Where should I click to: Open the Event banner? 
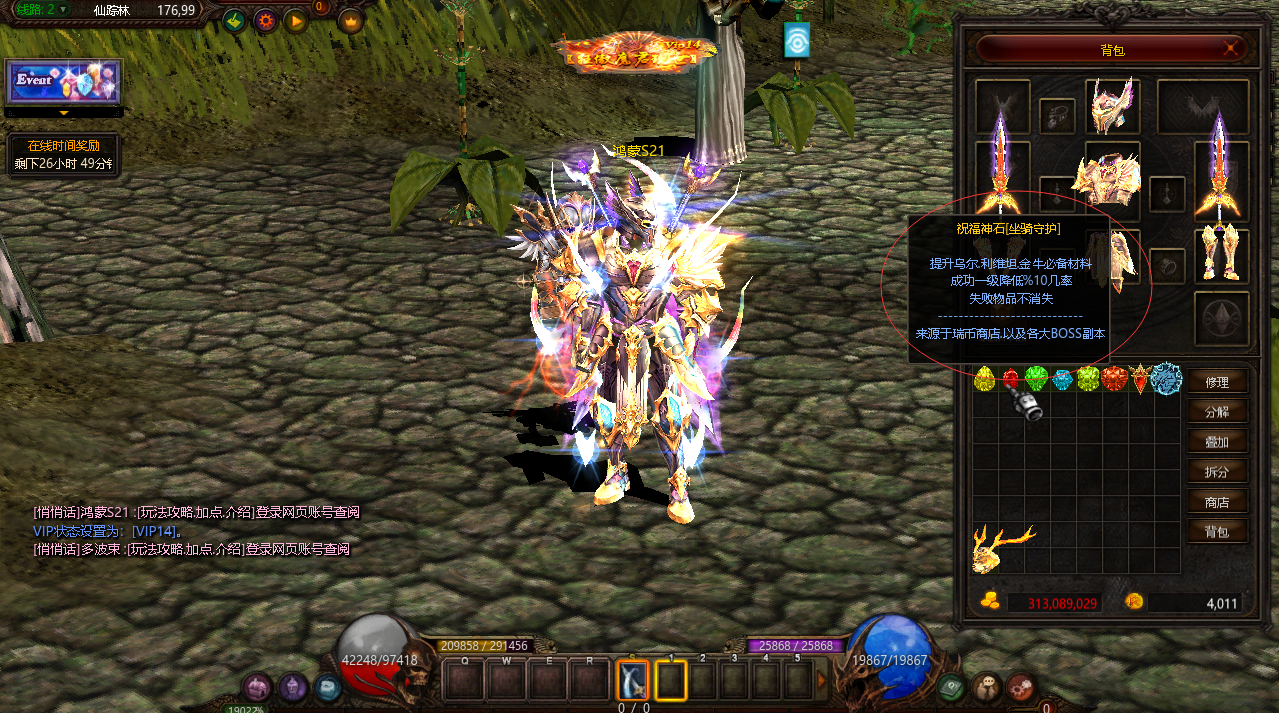coord(64,82)
